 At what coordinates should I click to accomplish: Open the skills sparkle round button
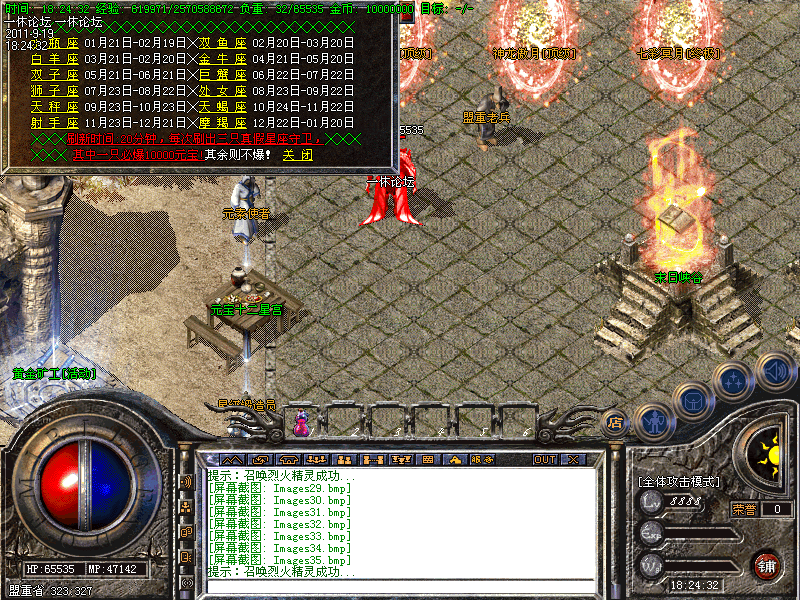point(735,380)
